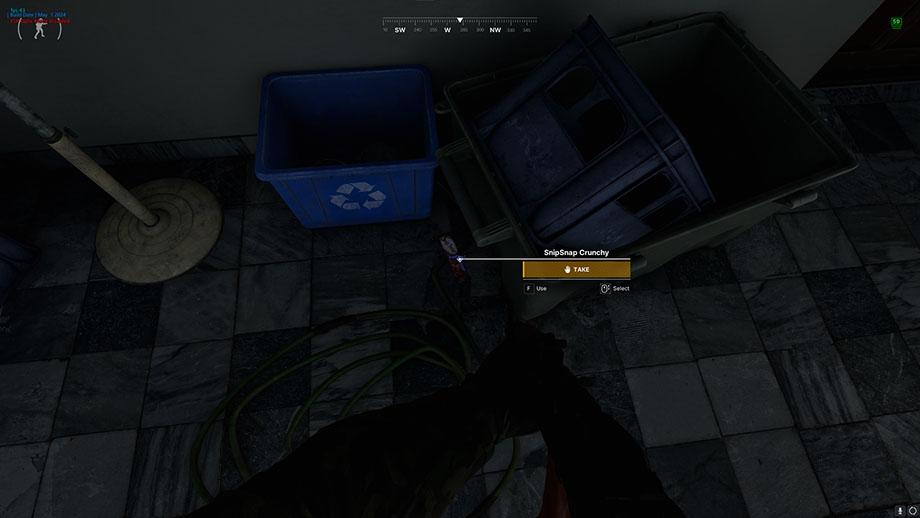This screenshot has height=518, width=920.
Task: Click the circular ring icon beside the microphone
Action: coord(911,510)
